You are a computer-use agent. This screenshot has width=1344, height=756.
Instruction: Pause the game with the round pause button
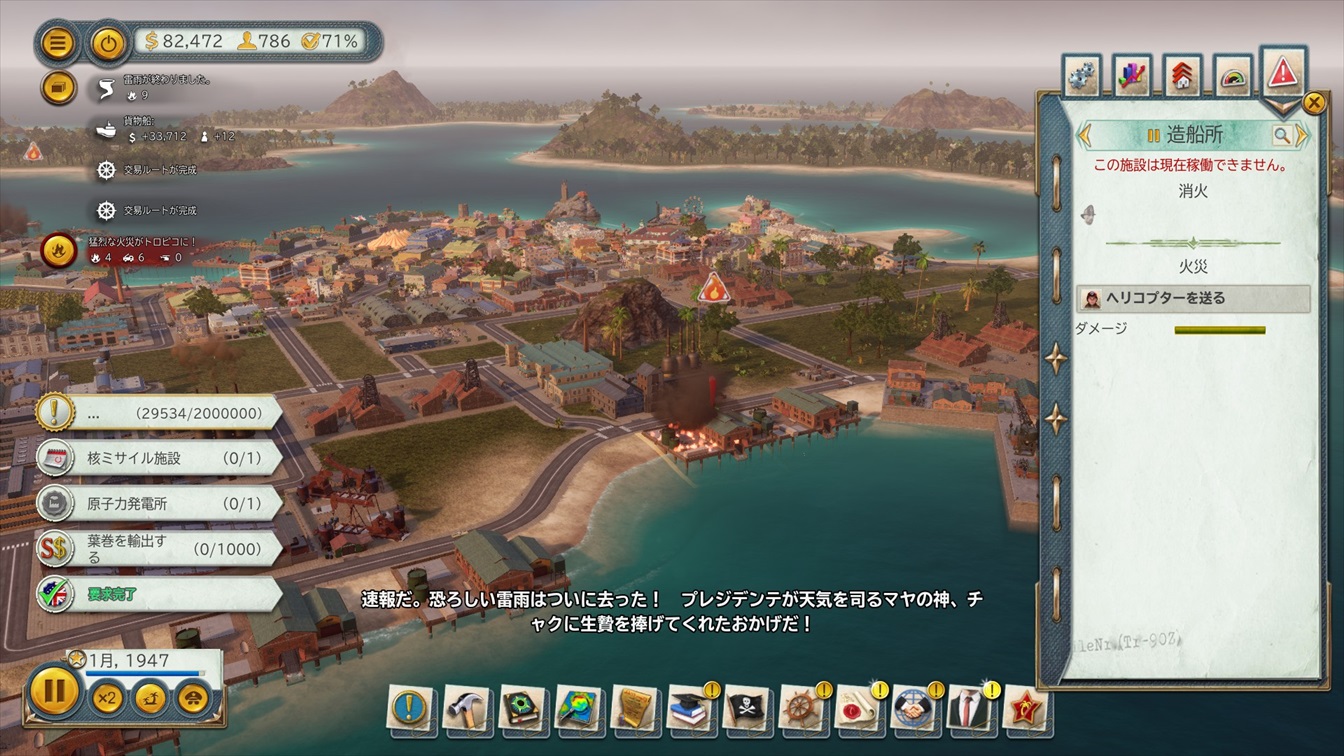tap(53, 691)
